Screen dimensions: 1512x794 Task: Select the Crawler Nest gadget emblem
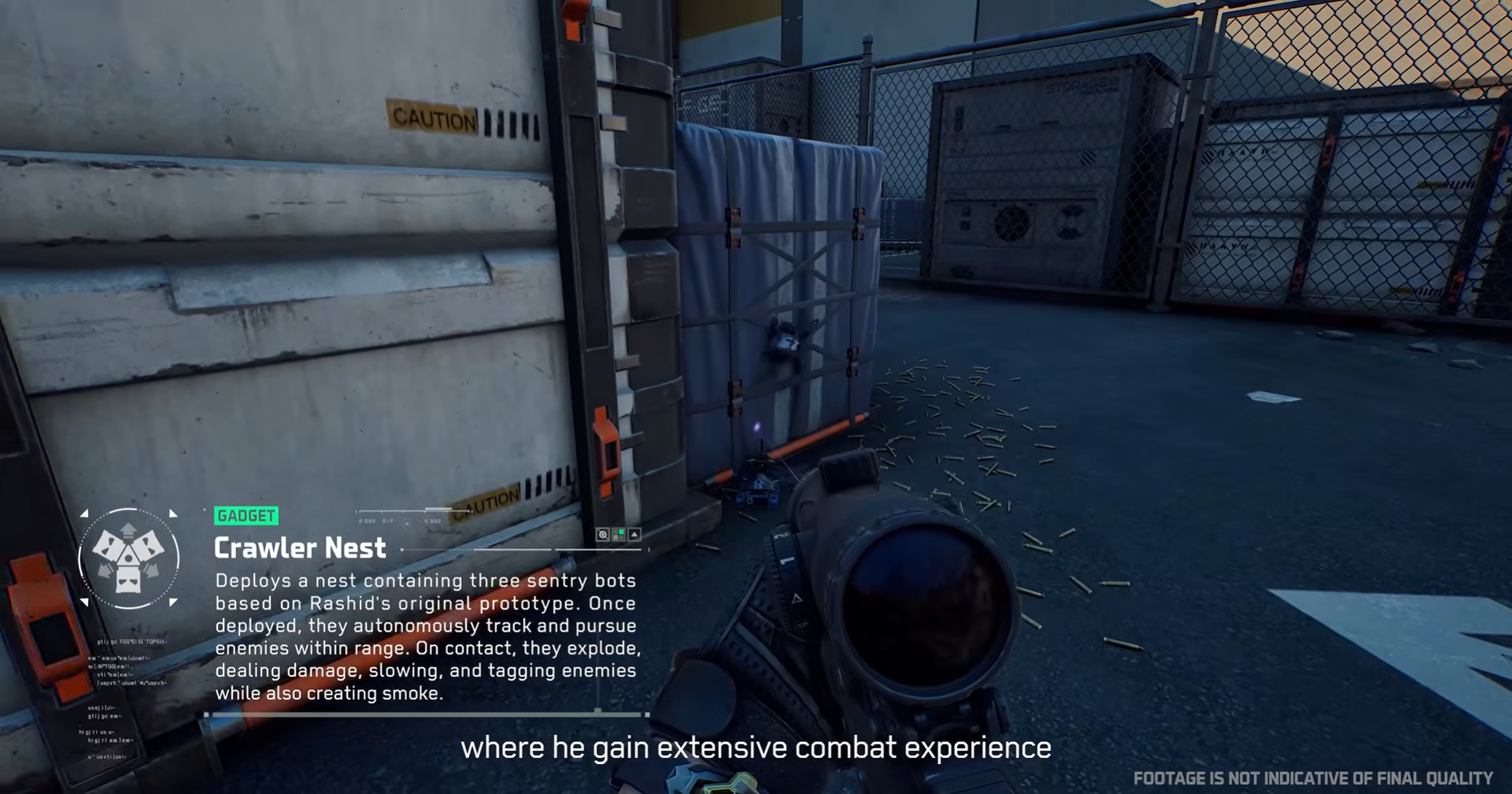click(128, 558)
